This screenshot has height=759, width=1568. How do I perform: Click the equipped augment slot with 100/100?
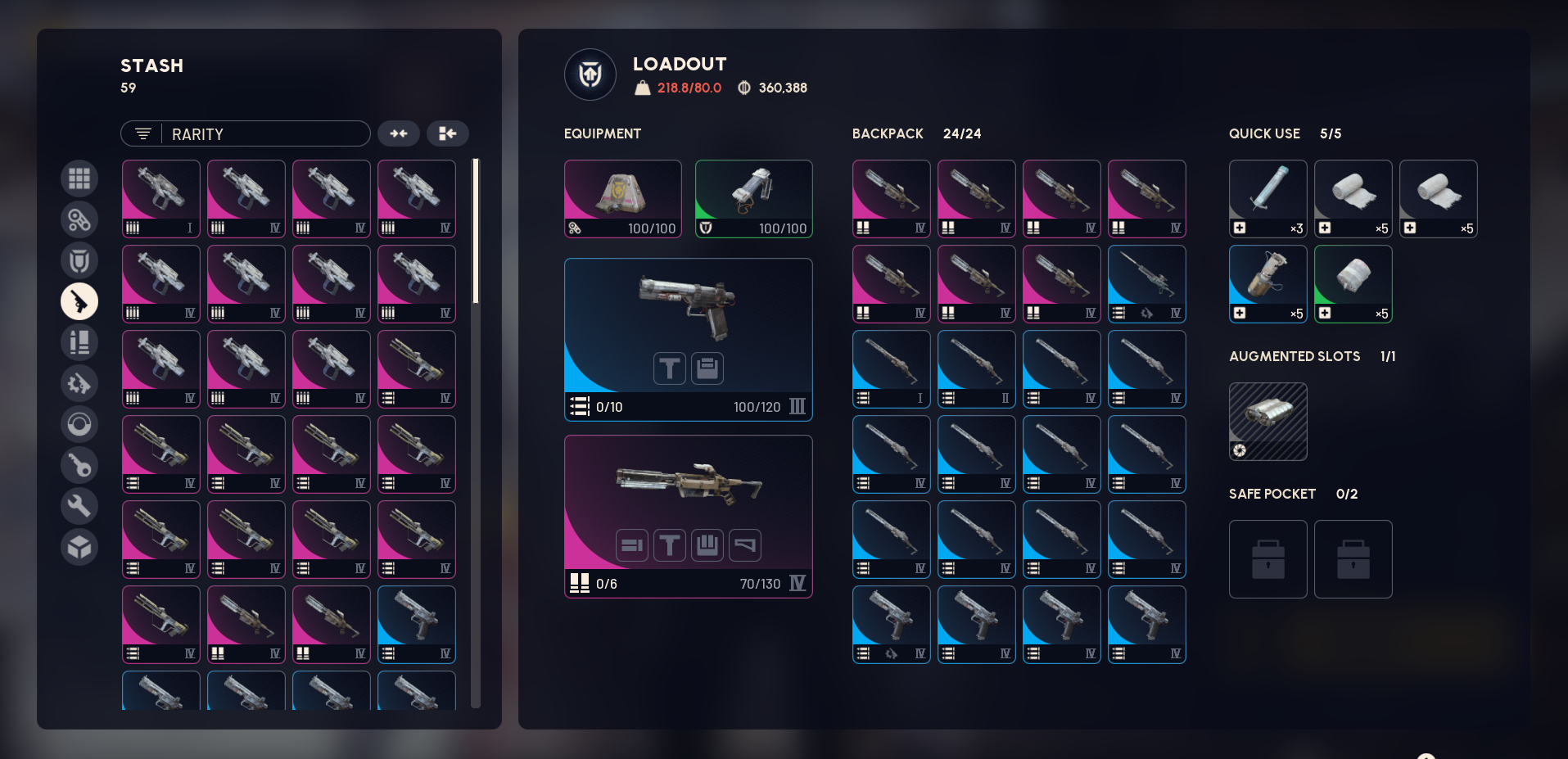pos(622,199)
